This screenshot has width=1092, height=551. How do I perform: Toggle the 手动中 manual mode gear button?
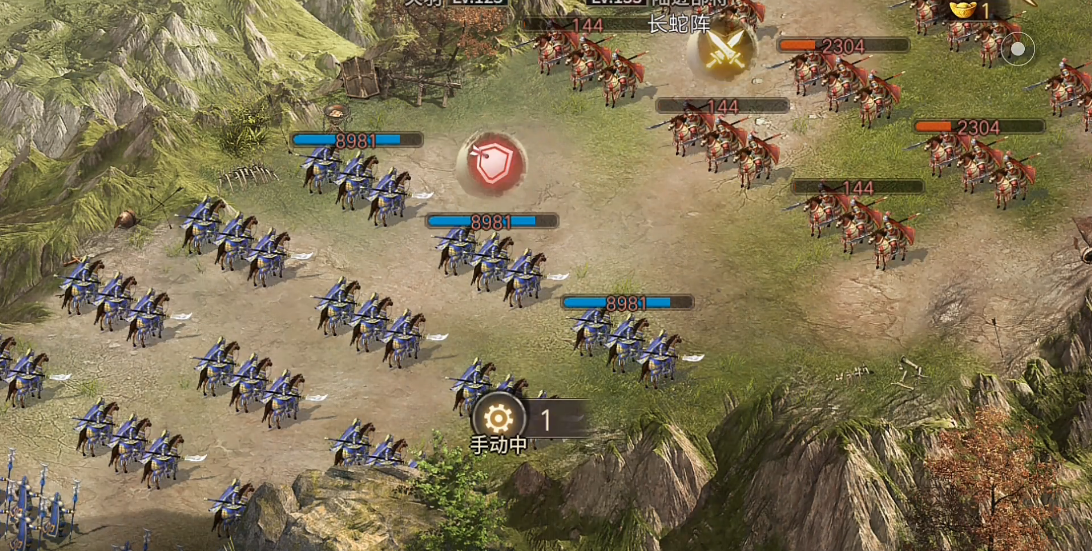point(498,419)
